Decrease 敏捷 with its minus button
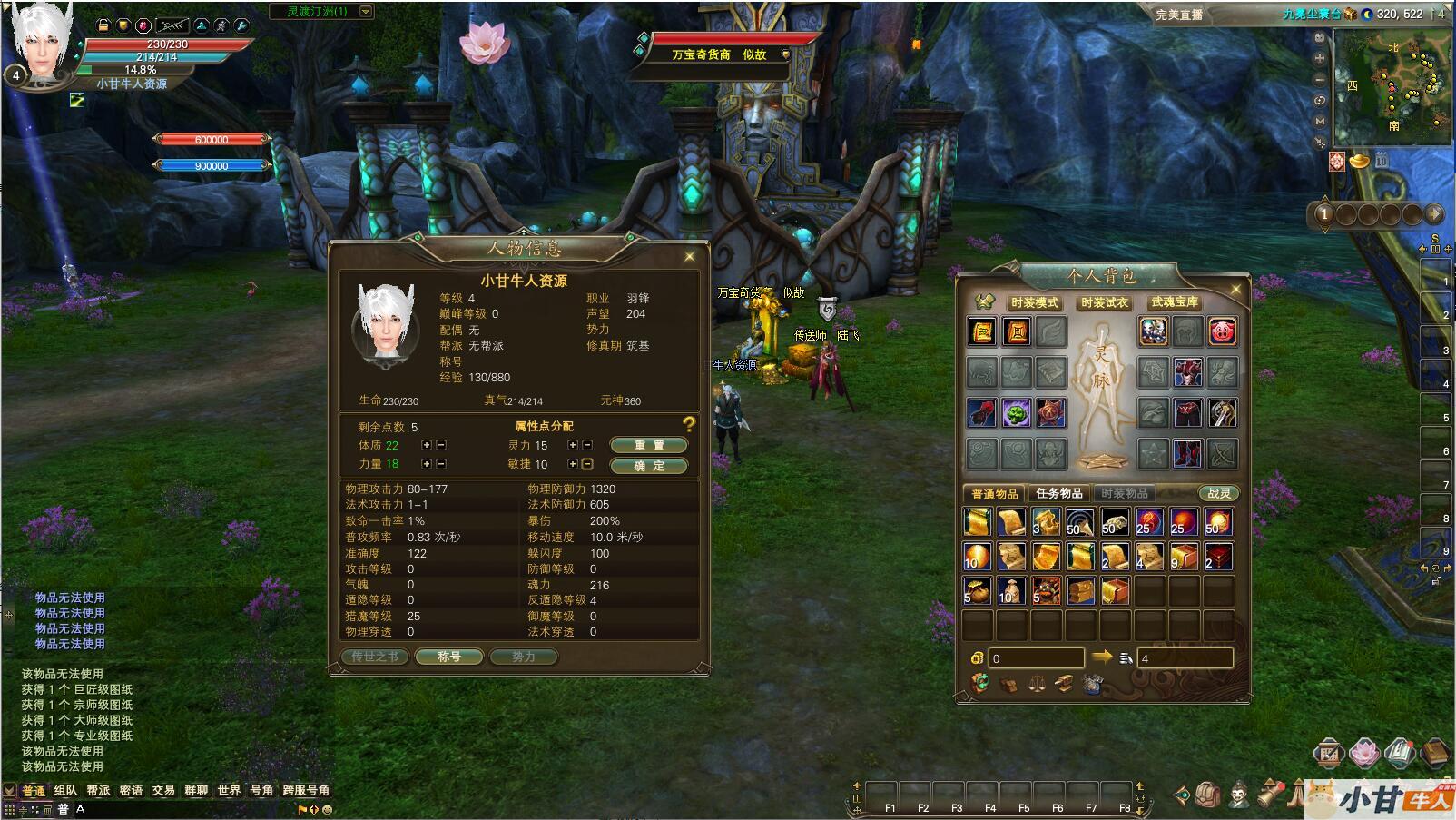 tap(587, 464)
